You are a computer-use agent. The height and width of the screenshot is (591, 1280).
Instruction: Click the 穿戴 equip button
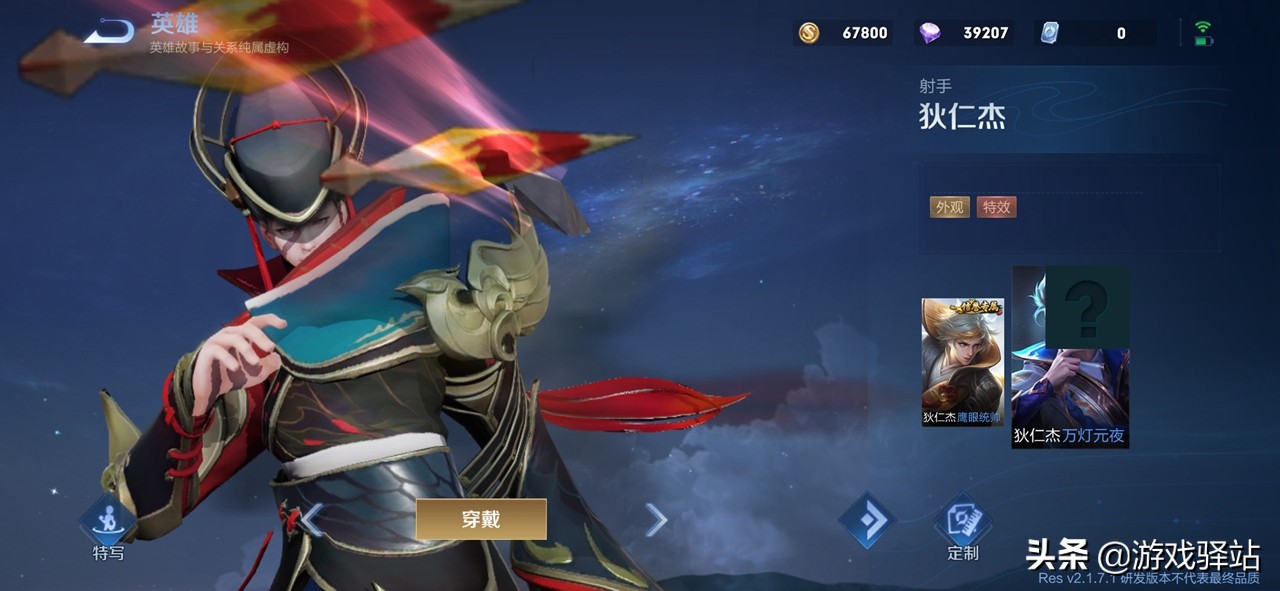coord(481,519)
